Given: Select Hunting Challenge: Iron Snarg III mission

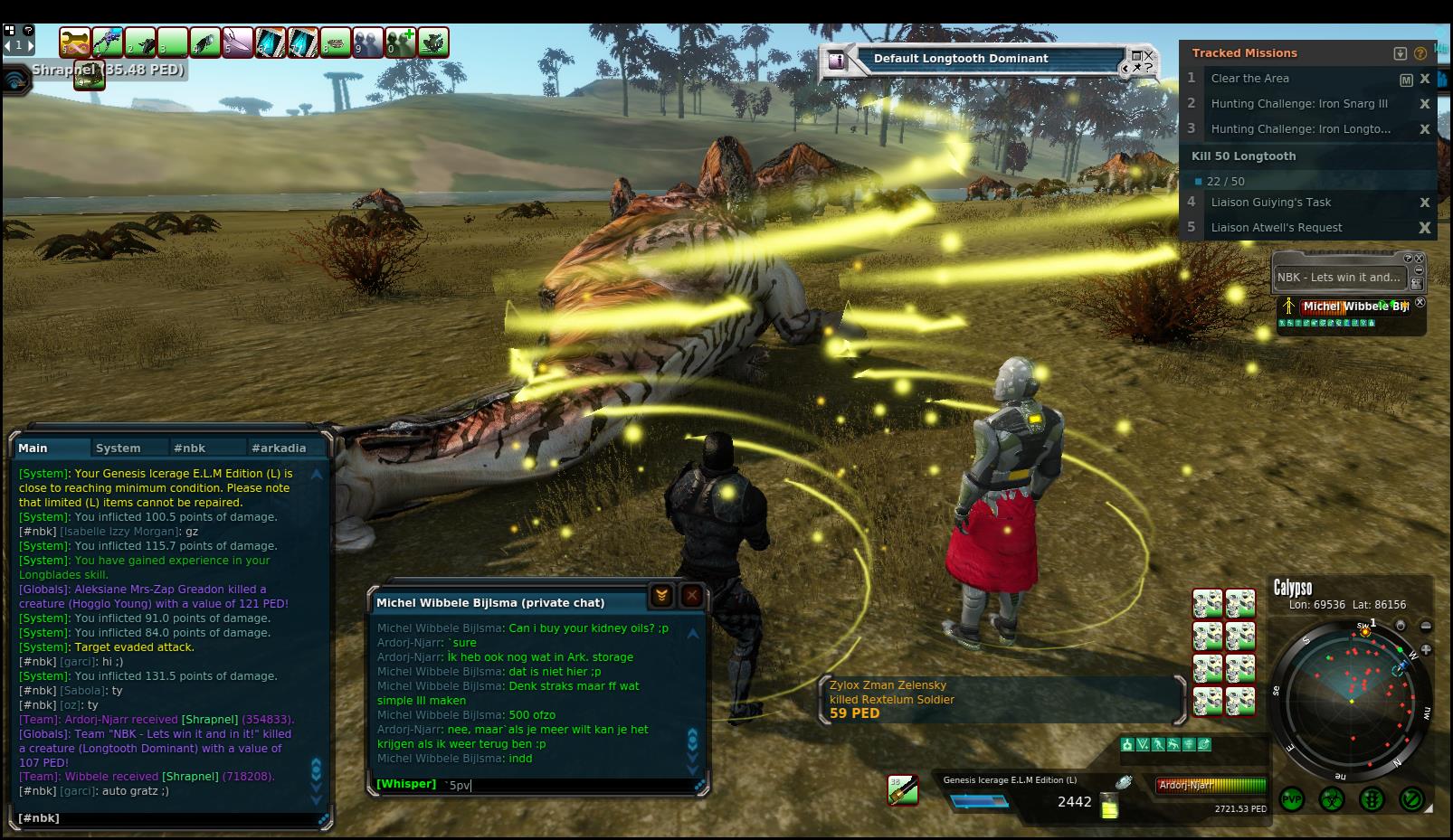Looking at the screenshot, I should (x=1299, y=104).
